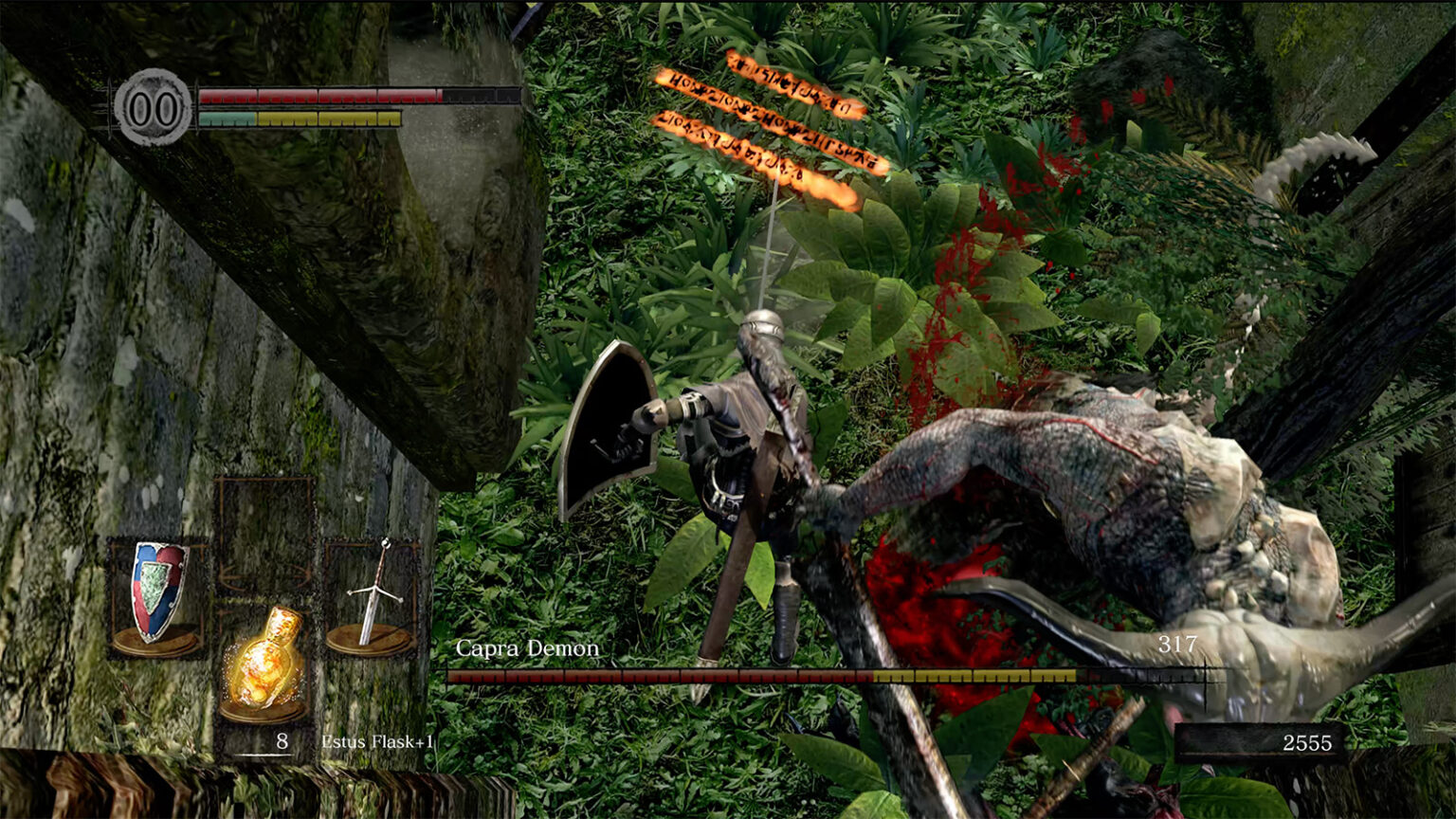Select the shield in the left equipment slot
1456x819 pixels.
(159, 586)
